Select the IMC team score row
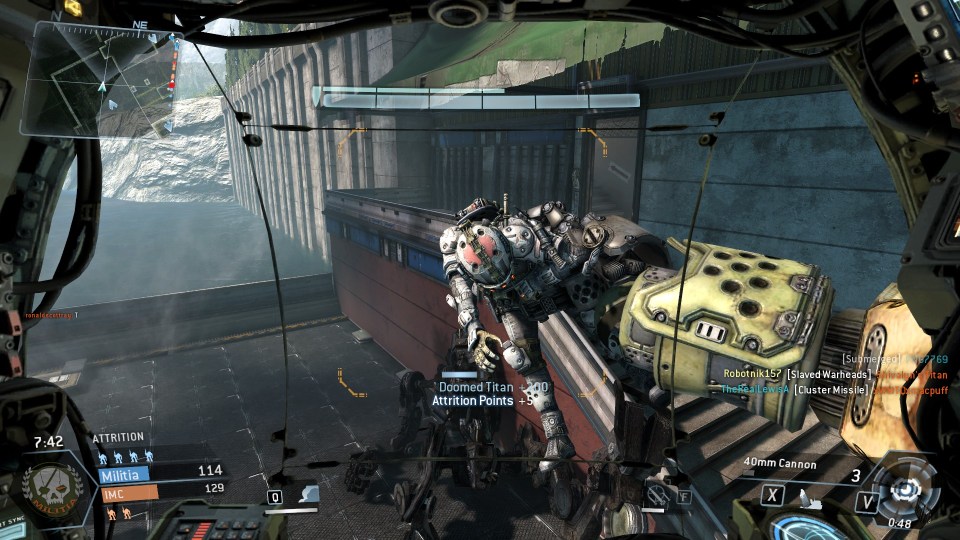960x540 pixels. pyautogui.click(x=160, y=491)
